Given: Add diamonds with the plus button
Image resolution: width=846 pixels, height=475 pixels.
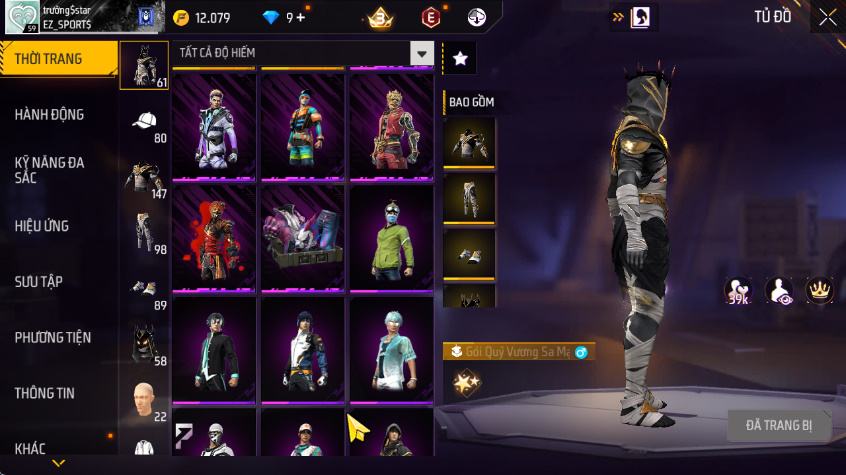Looking at the screenshot, I should coord(301,17).
